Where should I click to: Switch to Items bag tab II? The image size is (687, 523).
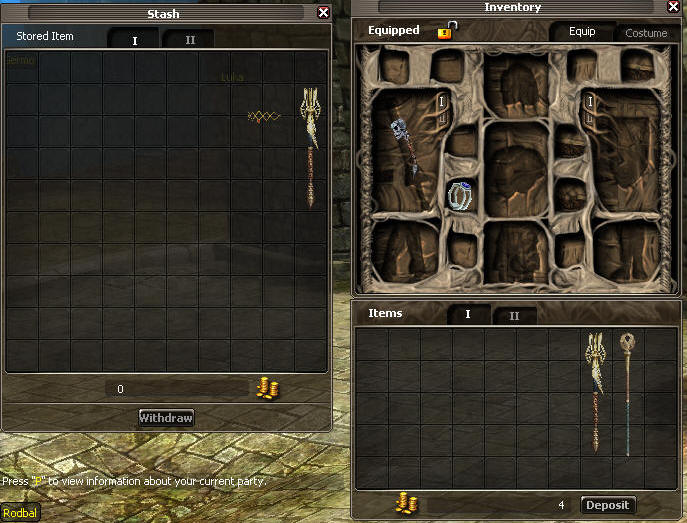[x=514, y=316]
